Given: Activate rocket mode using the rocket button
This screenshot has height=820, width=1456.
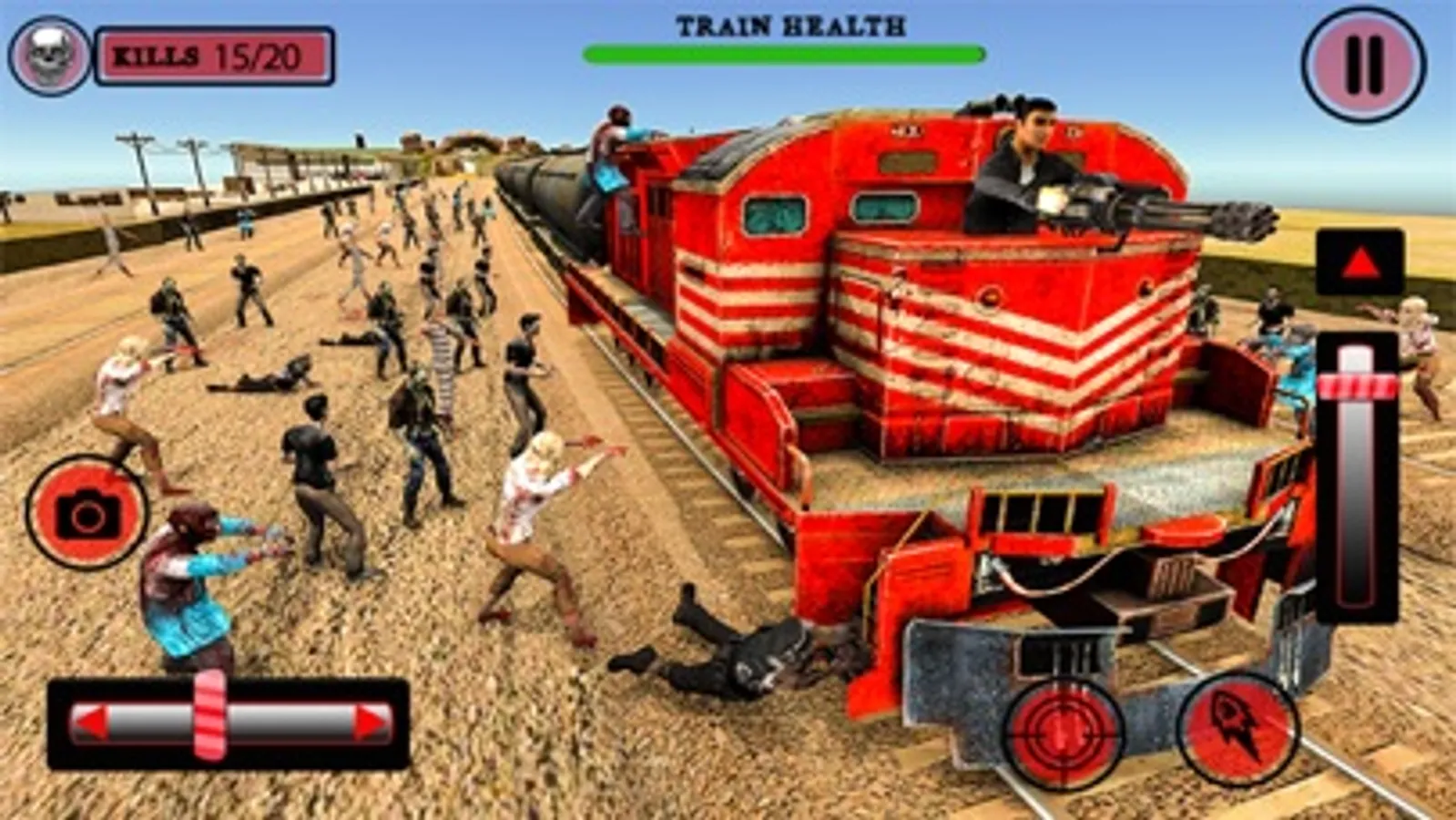Looking at the screenshot, I should point(1237,729).
